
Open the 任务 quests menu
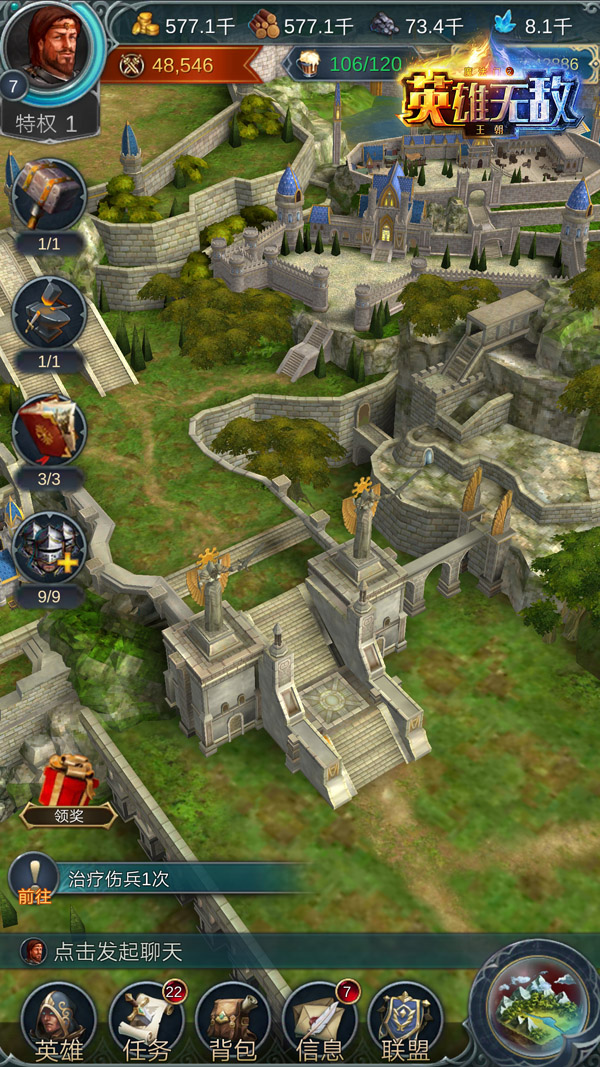pos(146,1020)
